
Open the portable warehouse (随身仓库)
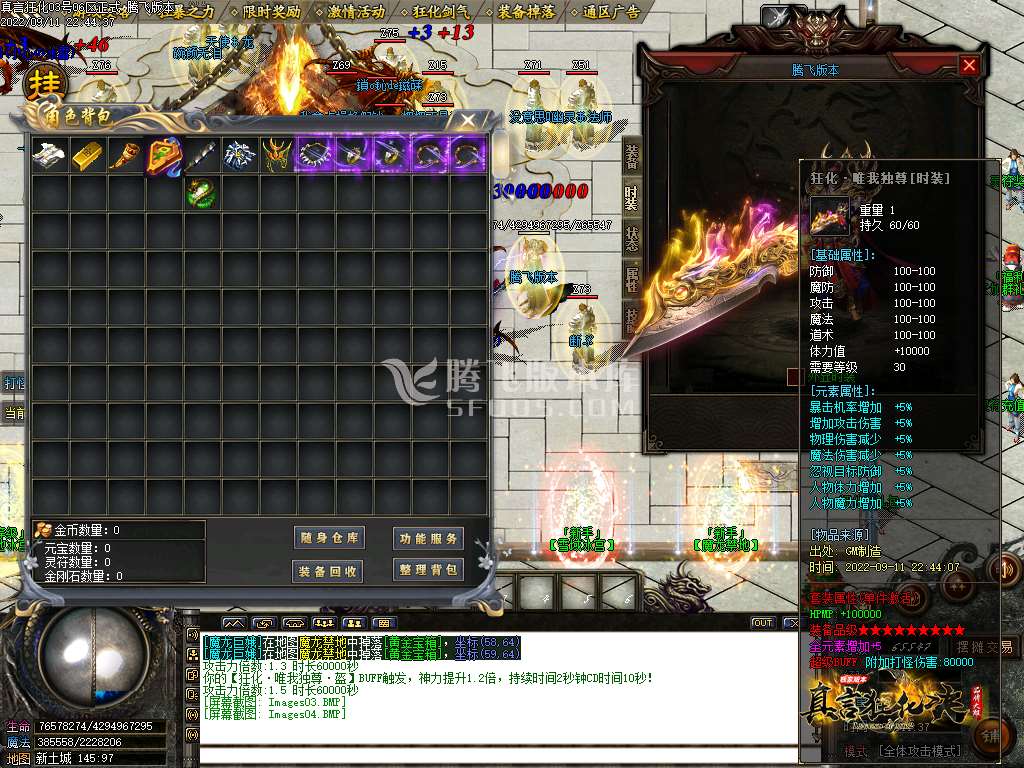coord(329,538)
